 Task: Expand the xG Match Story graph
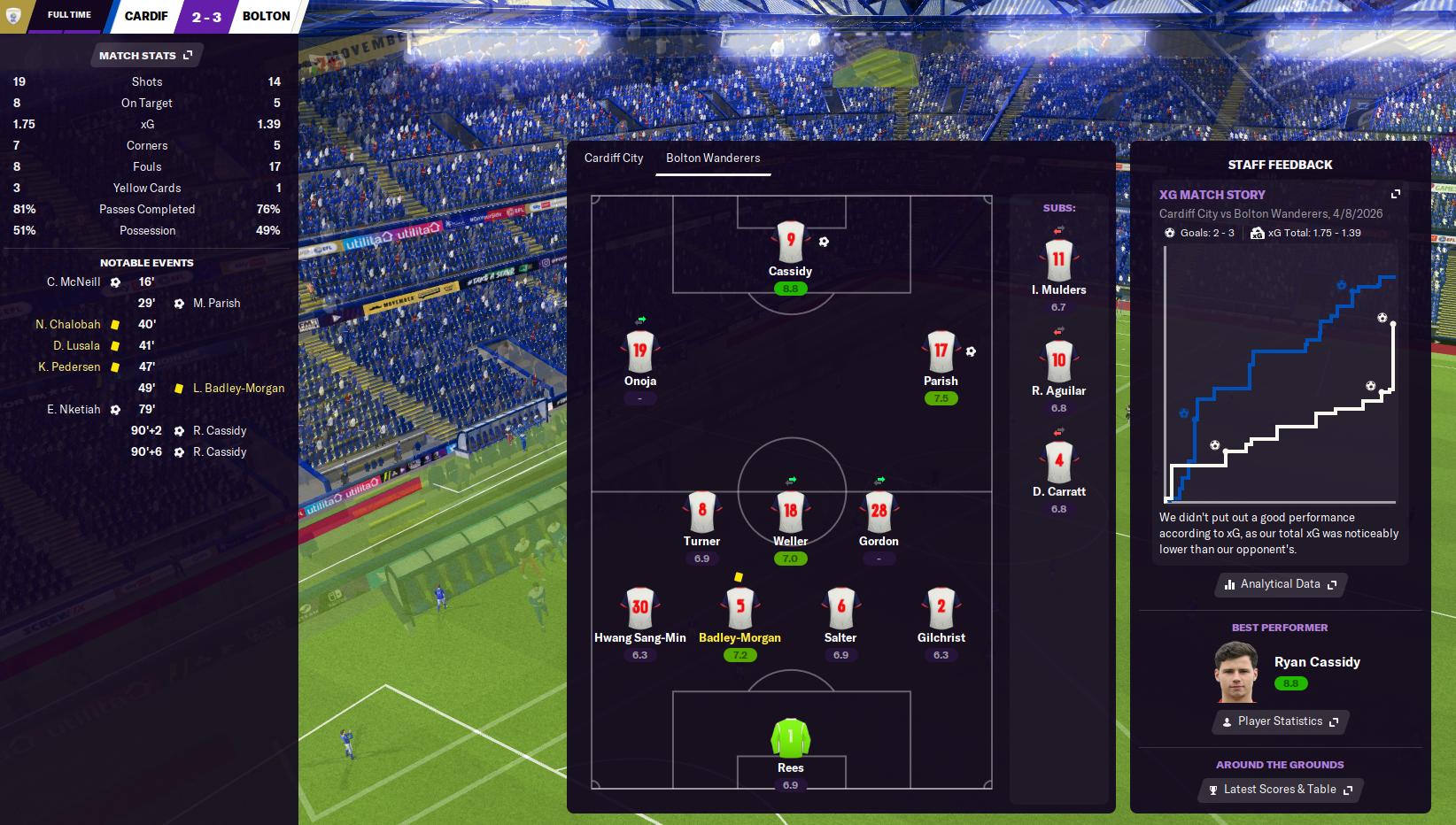1396,194
